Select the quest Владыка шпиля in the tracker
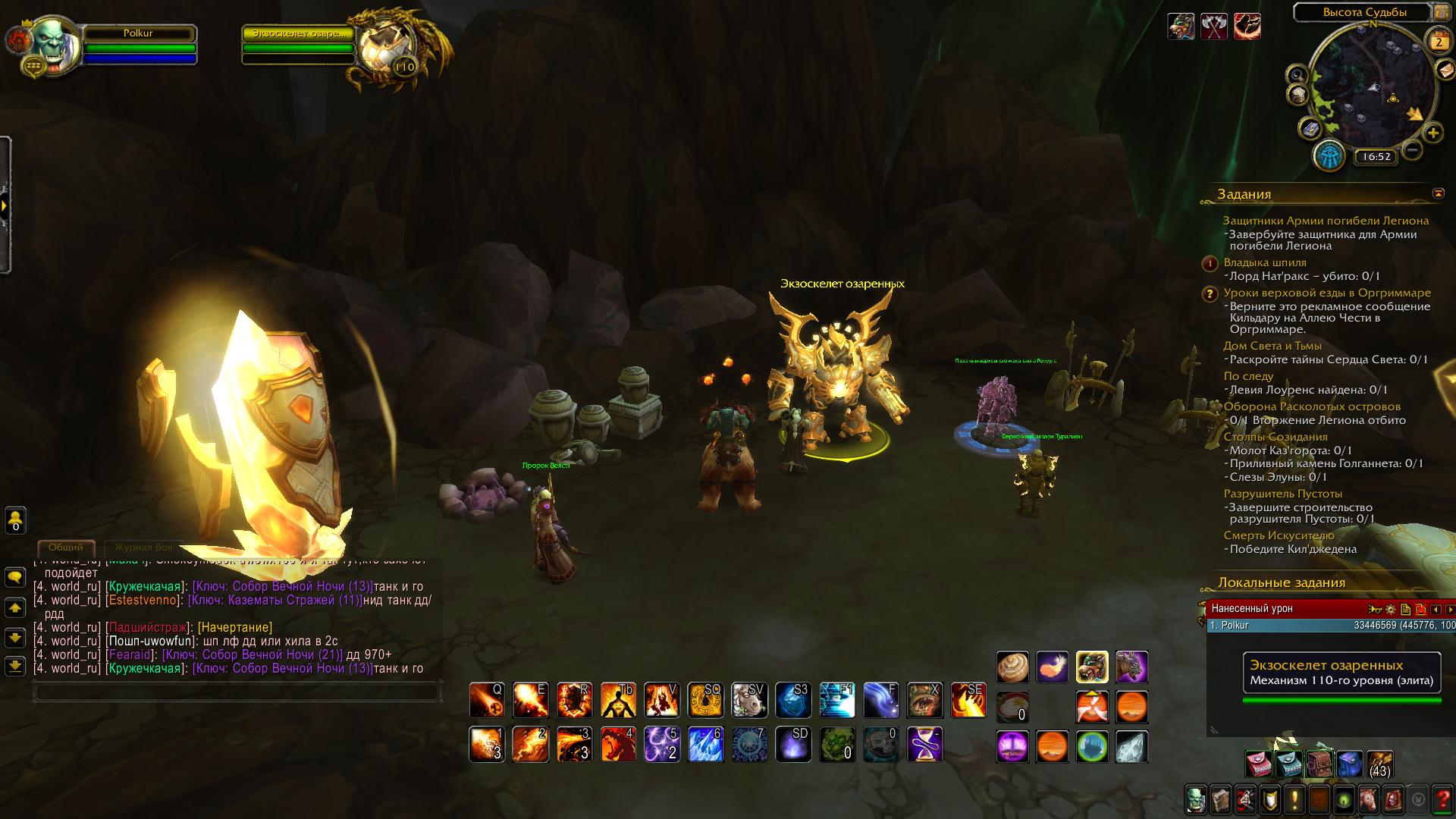1456x819 pixels. pyautogui.click(x=1264, y=262)
